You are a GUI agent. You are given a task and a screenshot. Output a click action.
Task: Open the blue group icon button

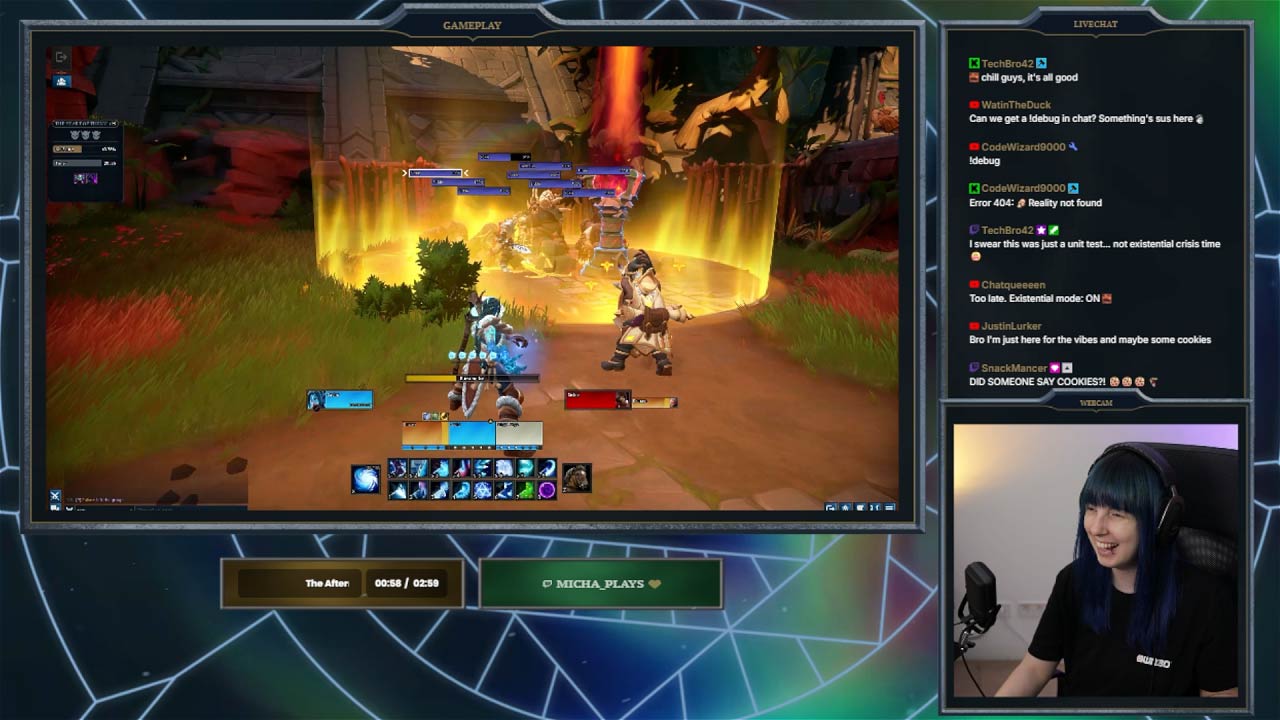coord(62,80)
